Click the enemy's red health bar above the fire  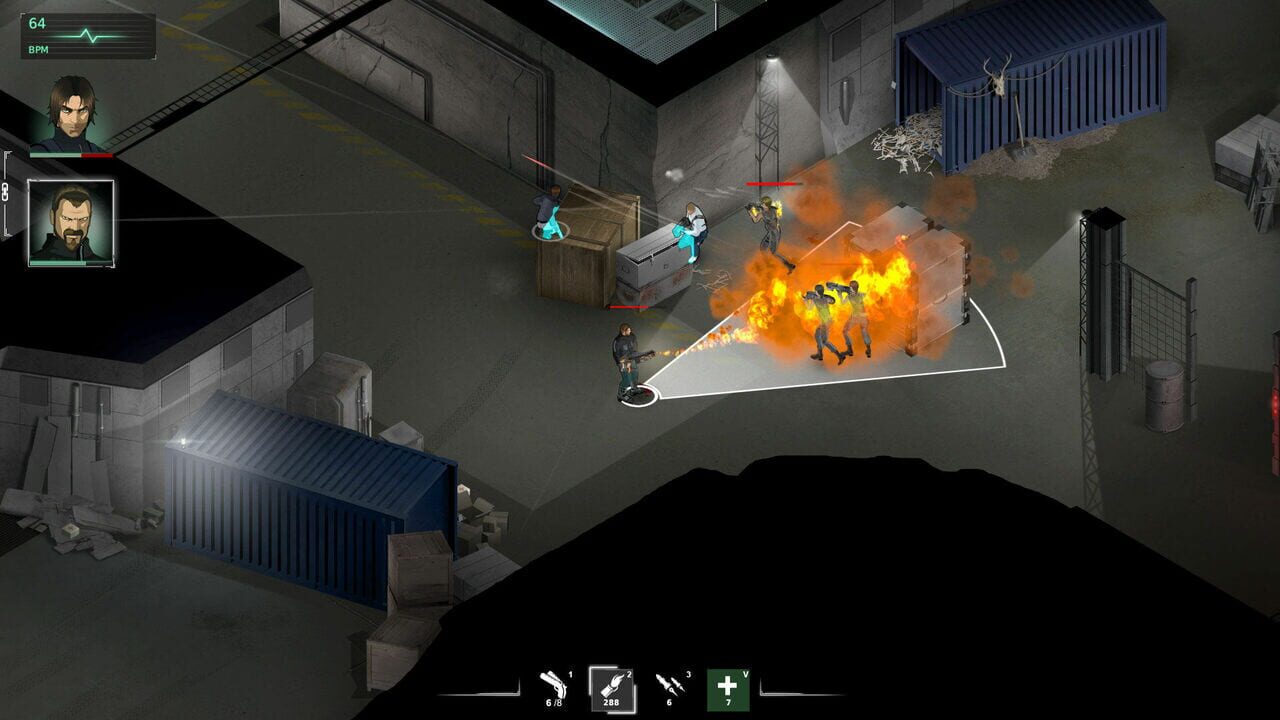point(775,185)
